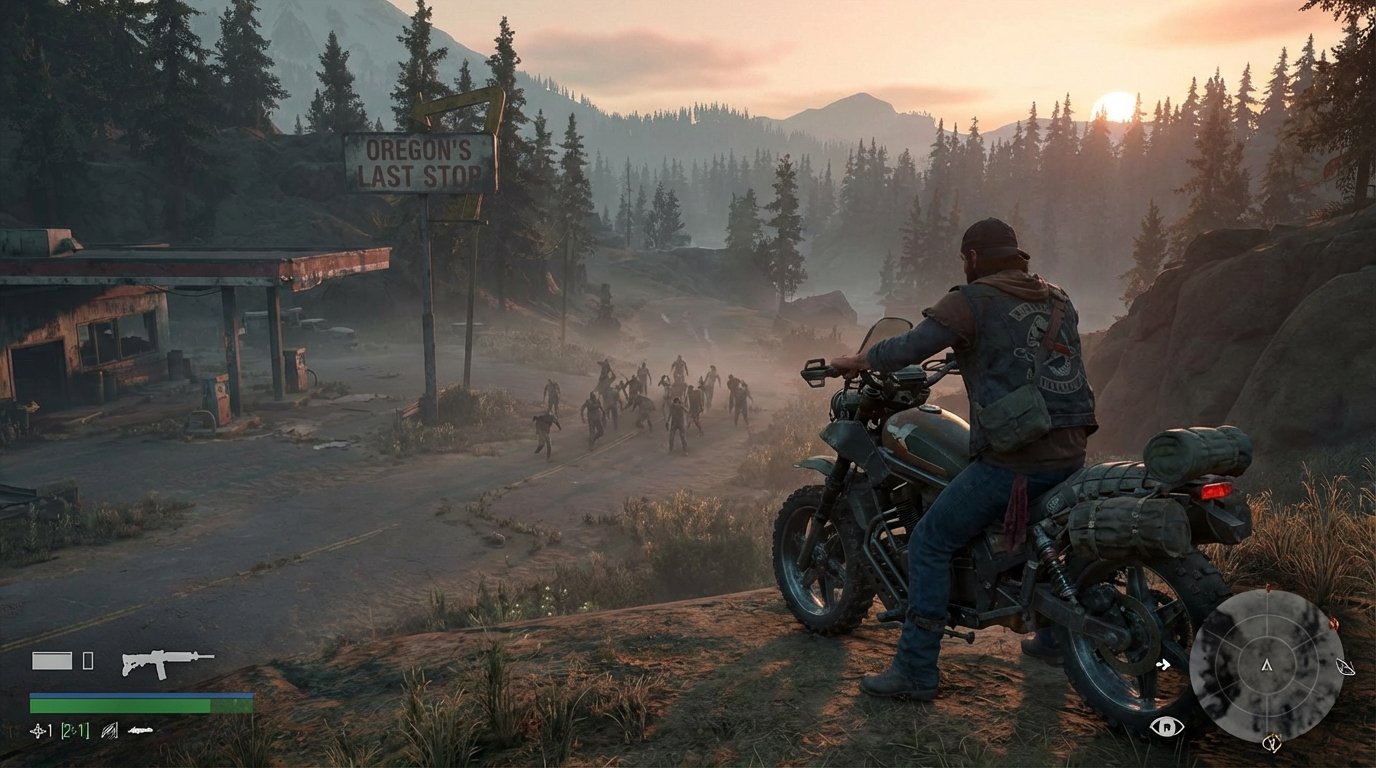
Task: Select the rifle icon in the weapon HUD
Action: point(168,664)
